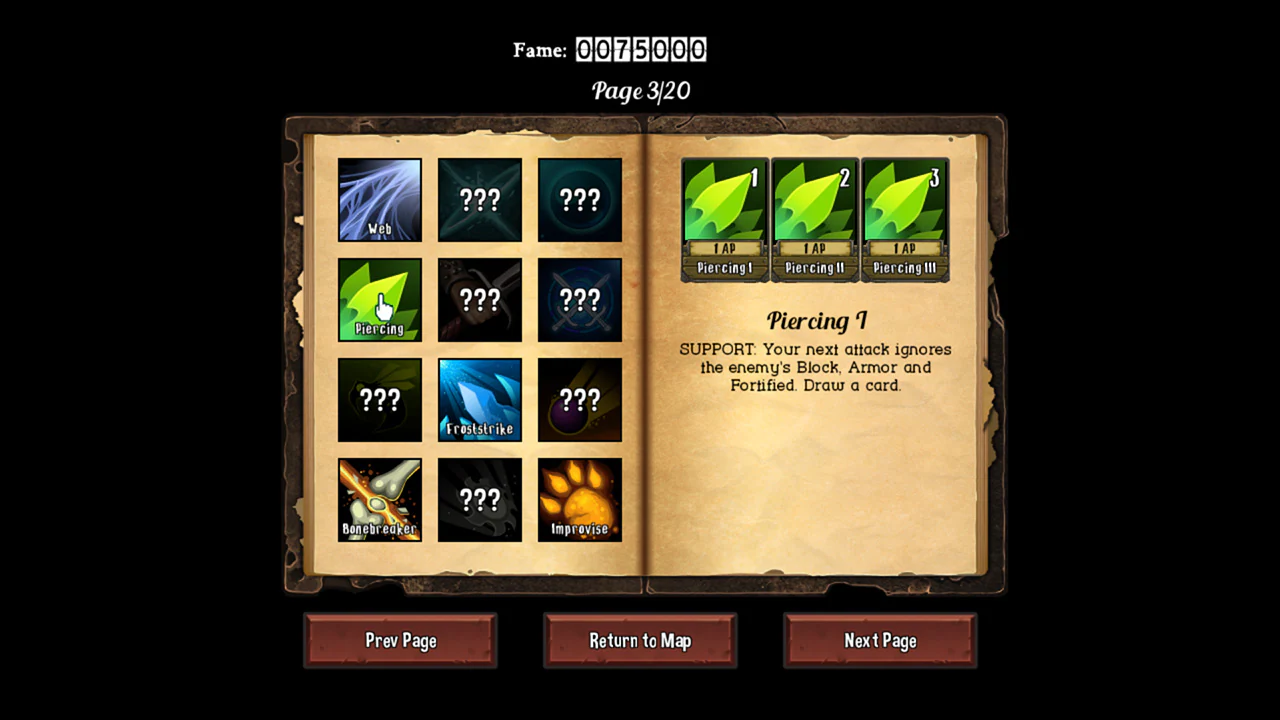Image resolution: width=1280 pixels, height=720 pixels.
Task: Return to the map
Action: (640, 640)
